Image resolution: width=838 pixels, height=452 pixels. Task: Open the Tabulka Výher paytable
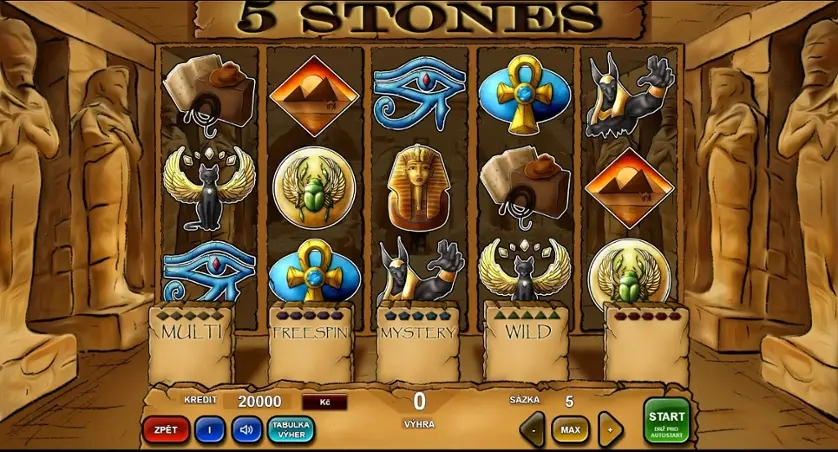291,430
